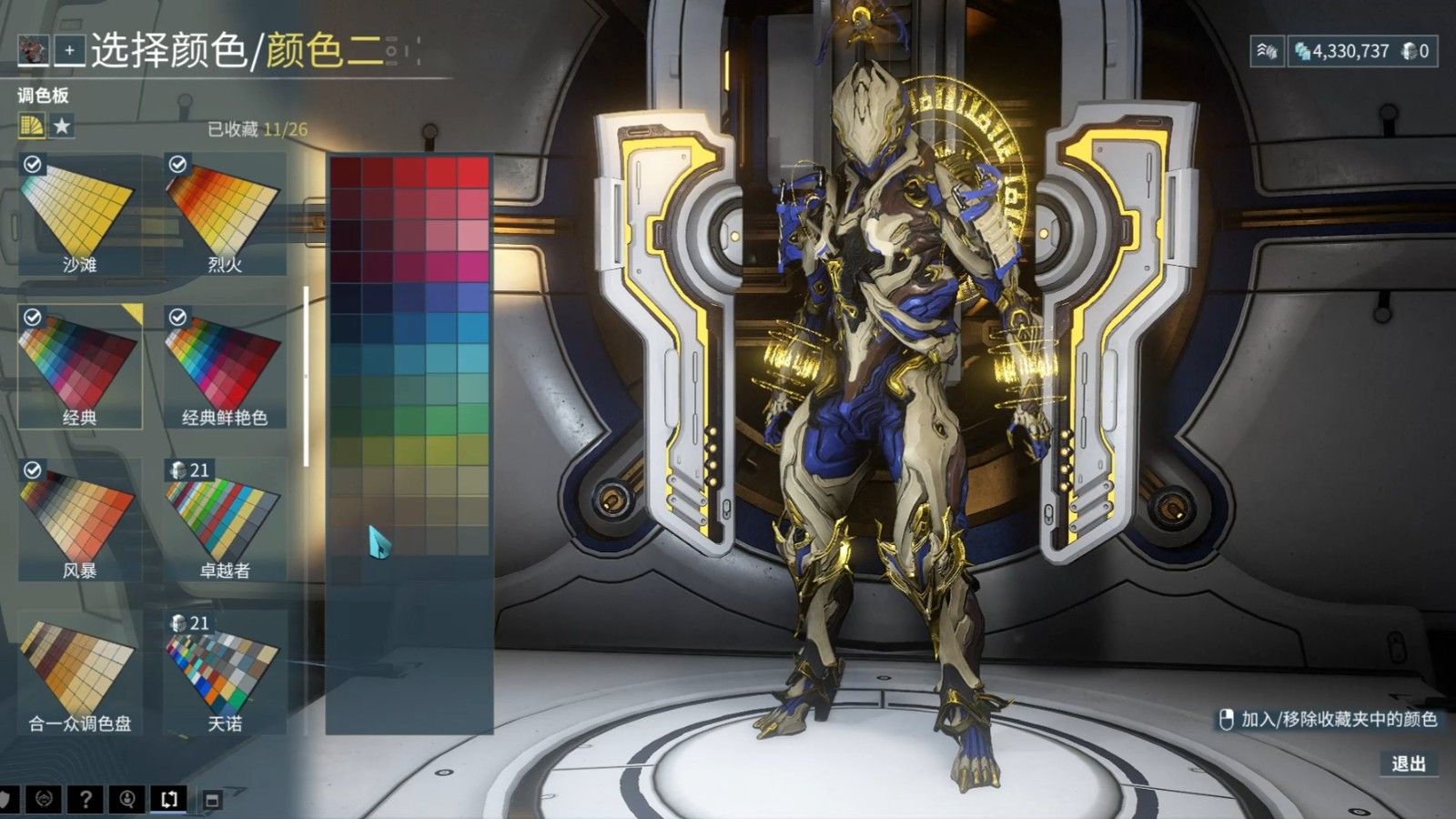
Task: Select the 卓越者 palette costing 21 platinum
Action: 224,520
